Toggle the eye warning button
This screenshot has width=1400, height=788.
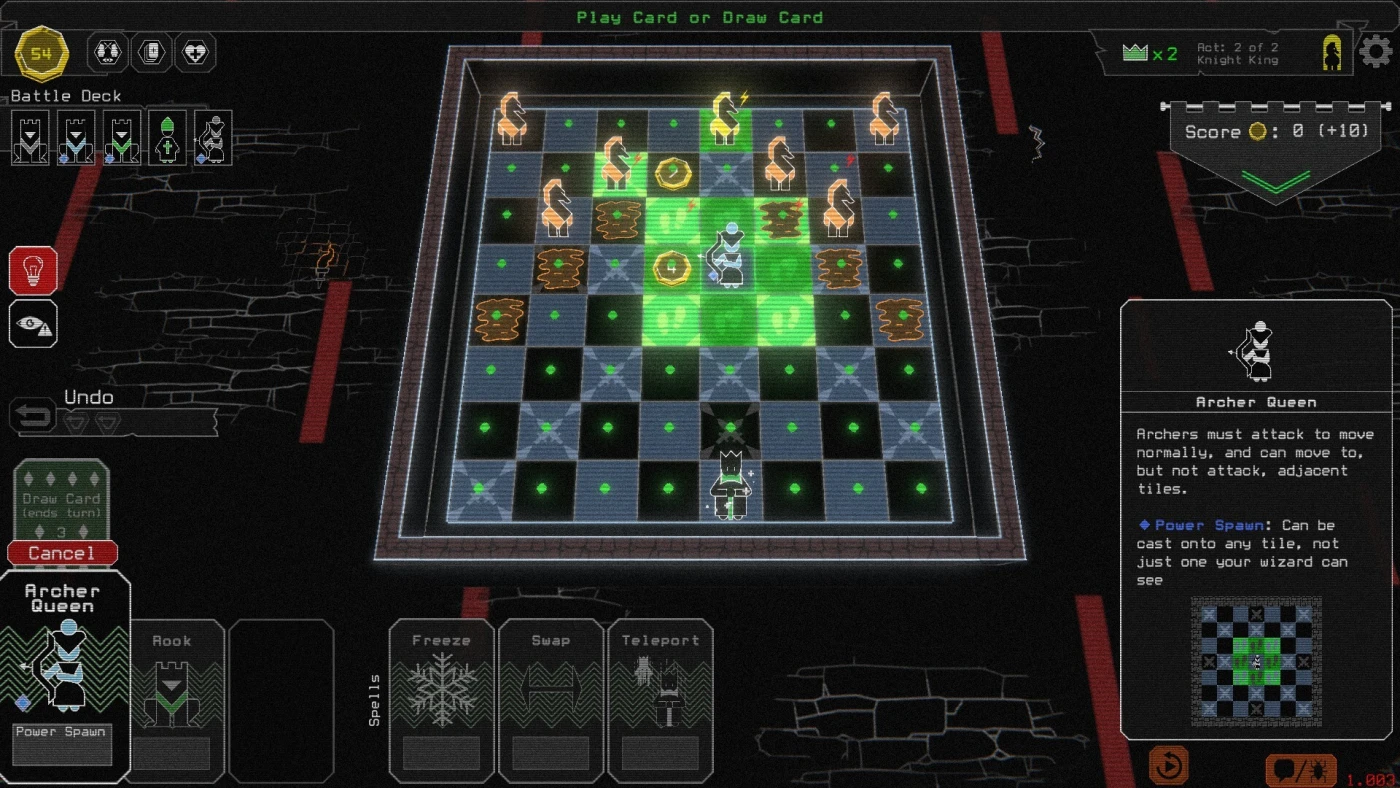33,324
